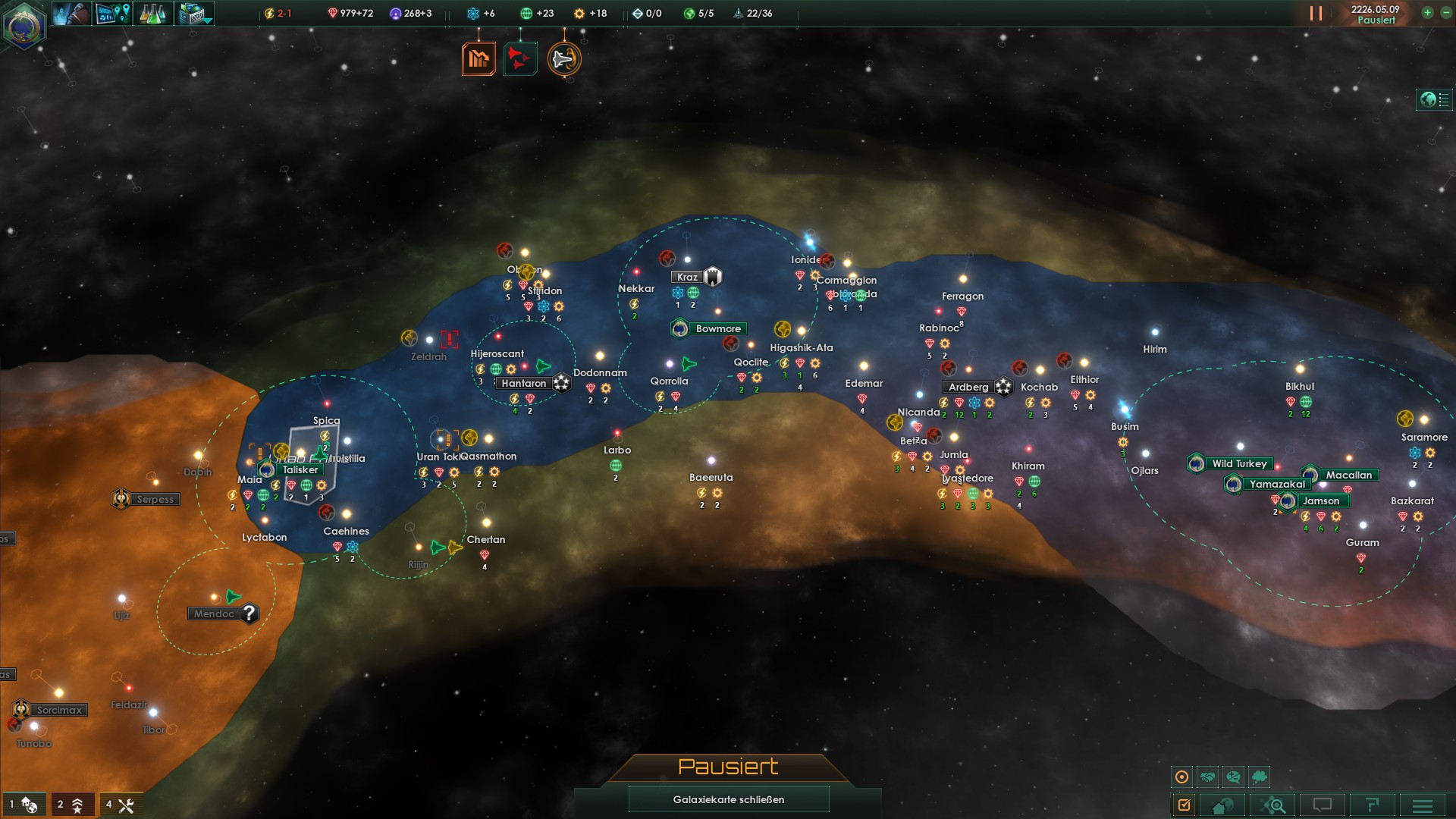Screen dimensions: 1456x819
Task: Select fleet group 2 tab
Action: 72,805
